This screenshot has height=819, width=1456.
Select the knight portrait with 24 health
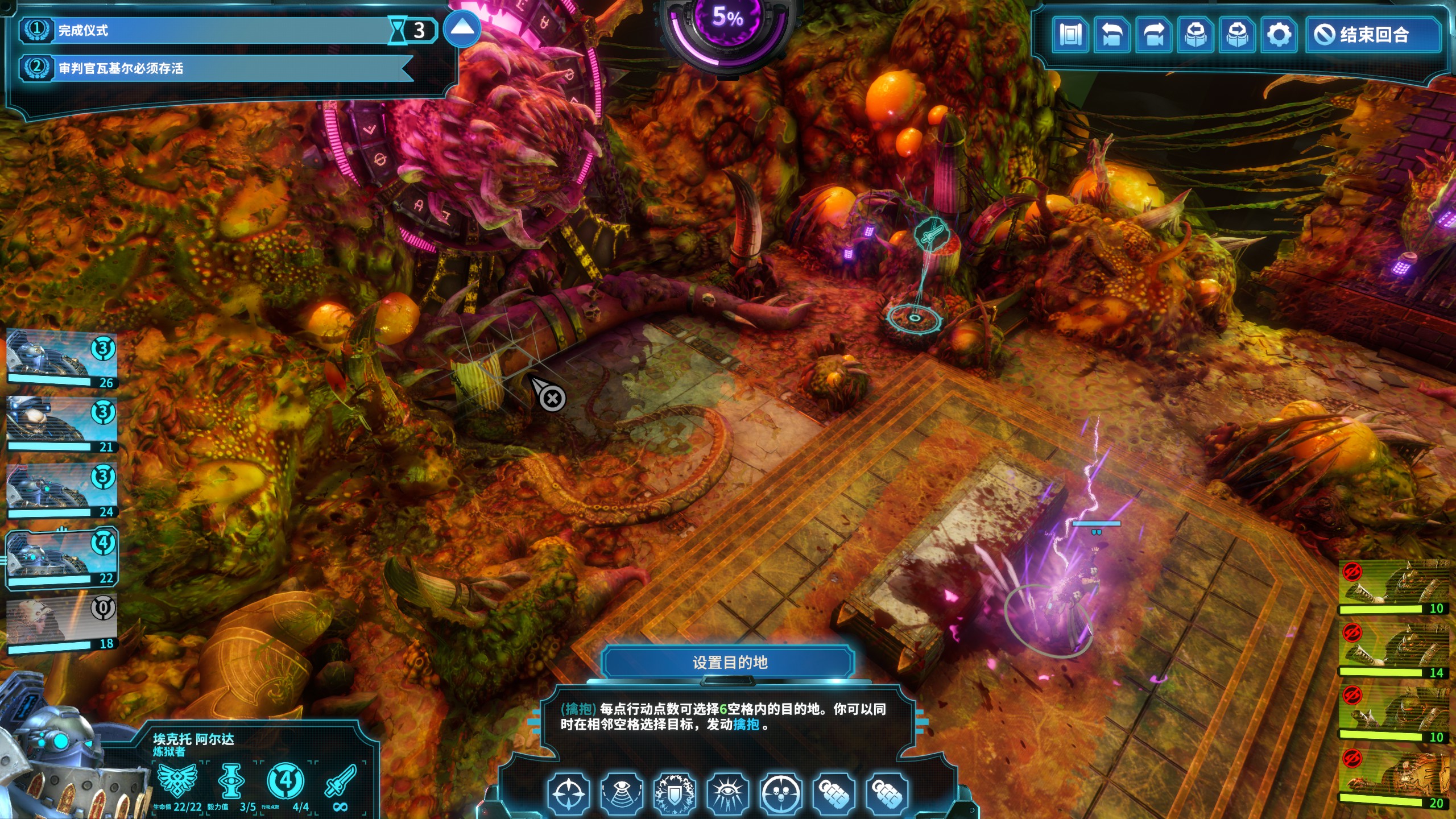[61, 489]
